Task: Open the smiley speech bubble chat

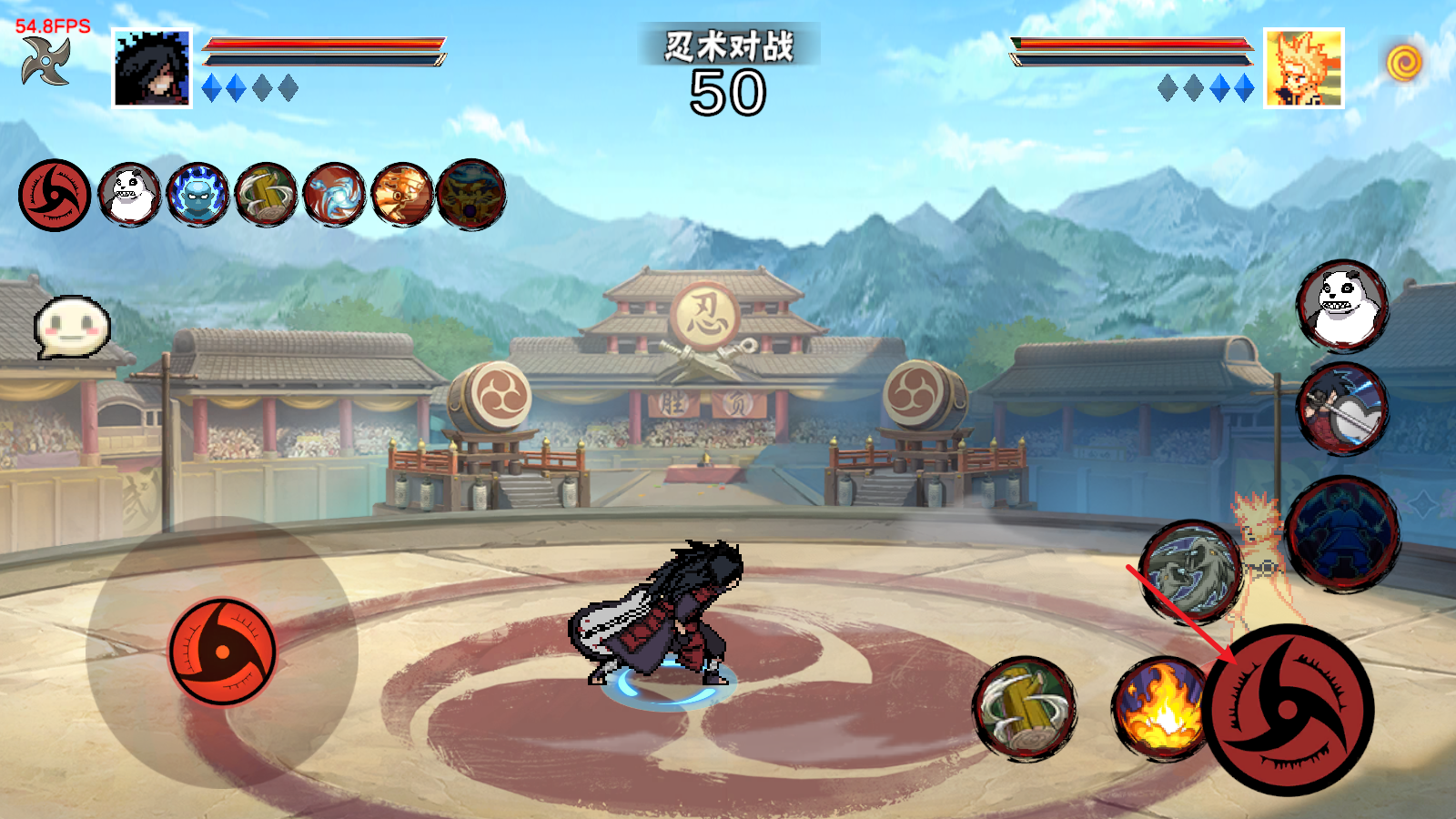Action: 72,326
